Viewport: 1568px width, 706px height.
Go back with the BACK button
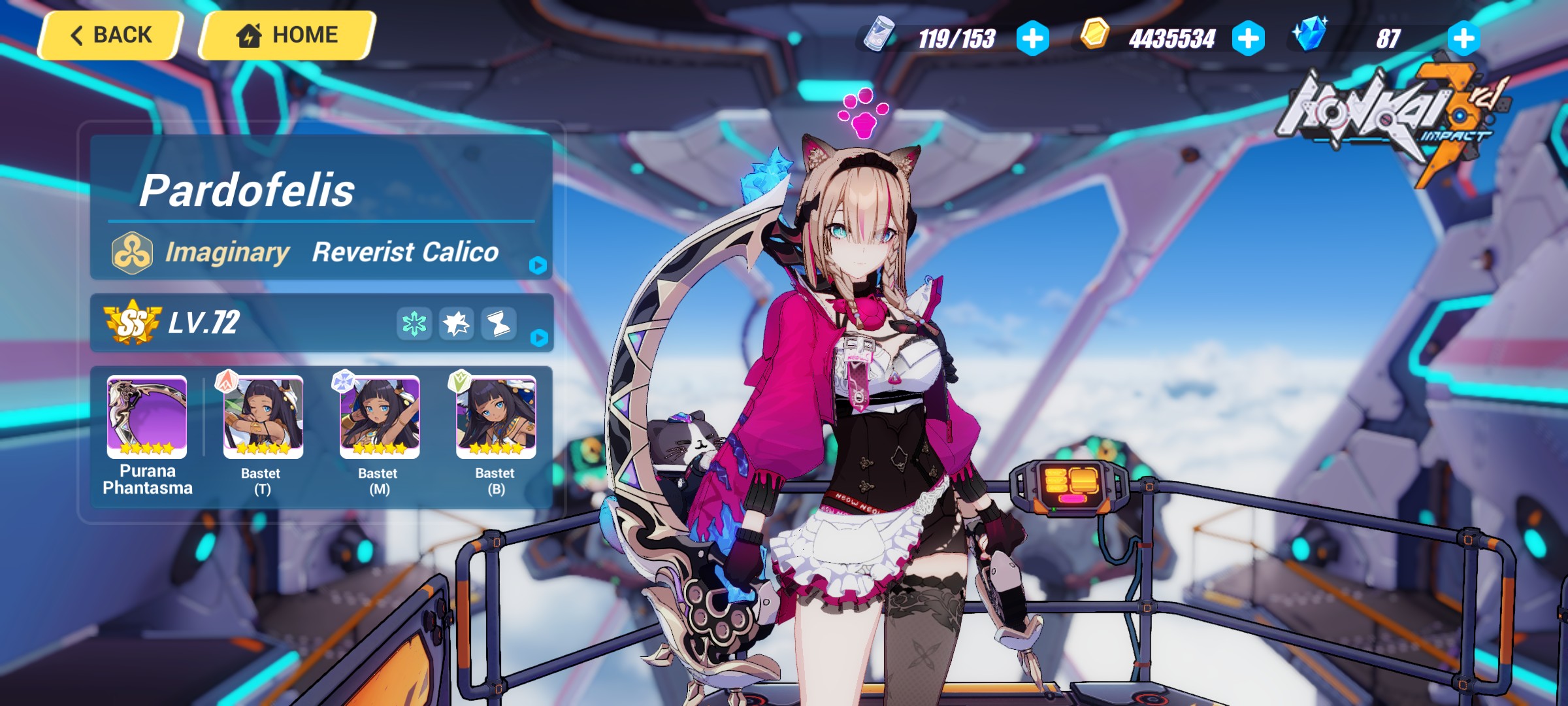point(112,35)
